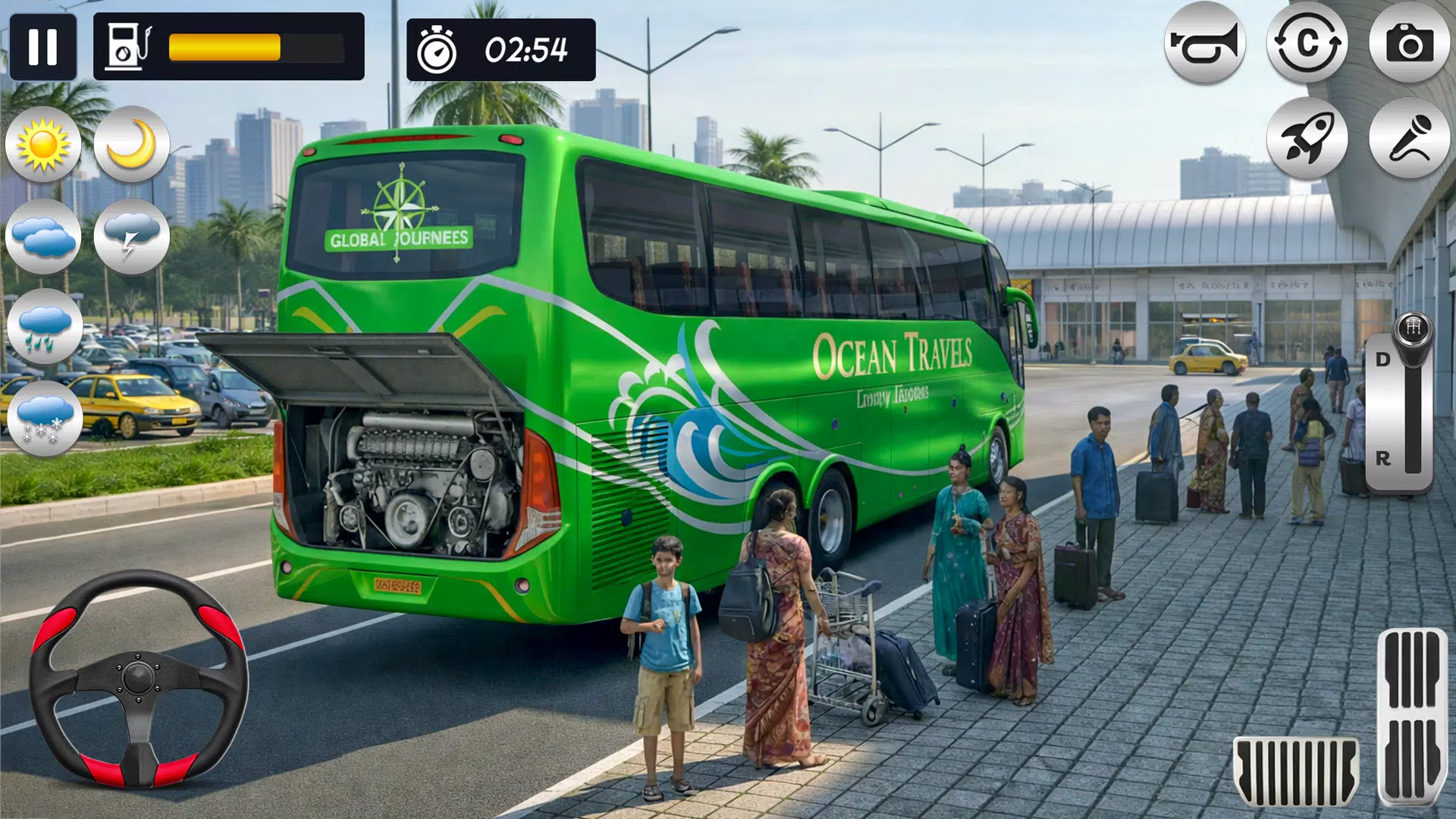Enable thunderstorm weather
Screen dimensions: 1456x819
[133, 235]
